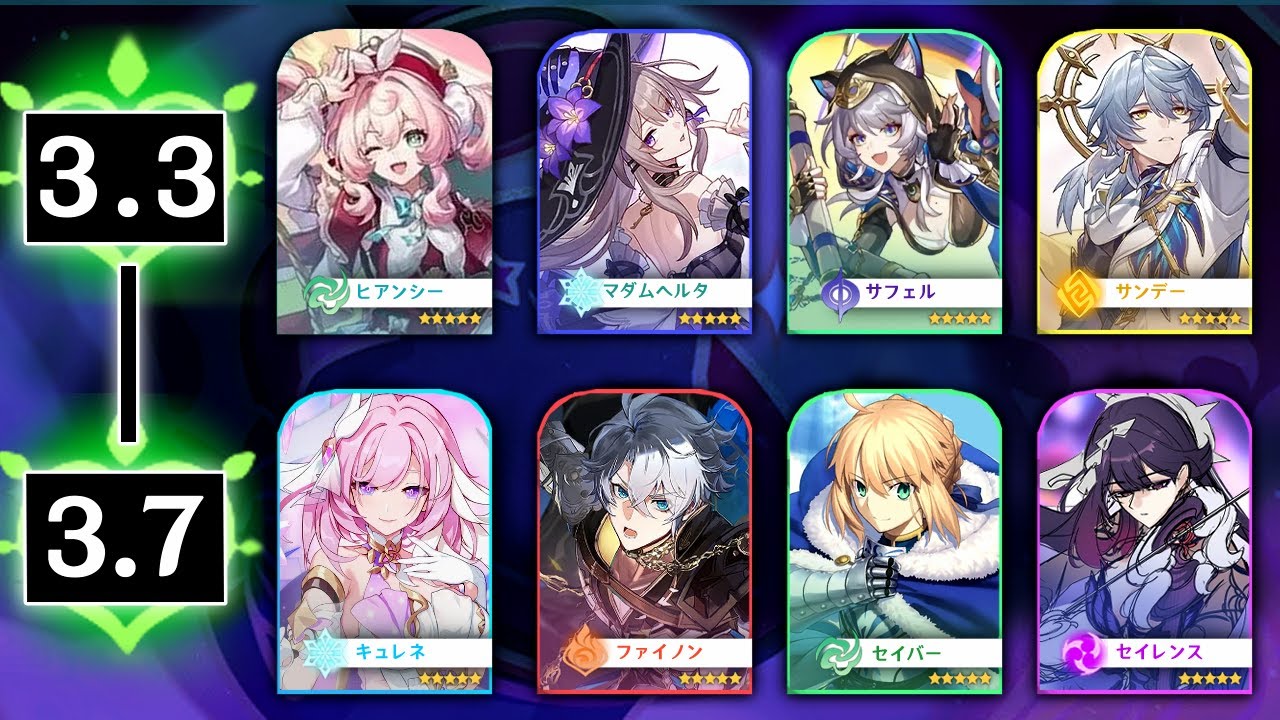Choose the ファイノン (Phainon) character card
The image size is (1280, 720).
click(x=644, y=540)
